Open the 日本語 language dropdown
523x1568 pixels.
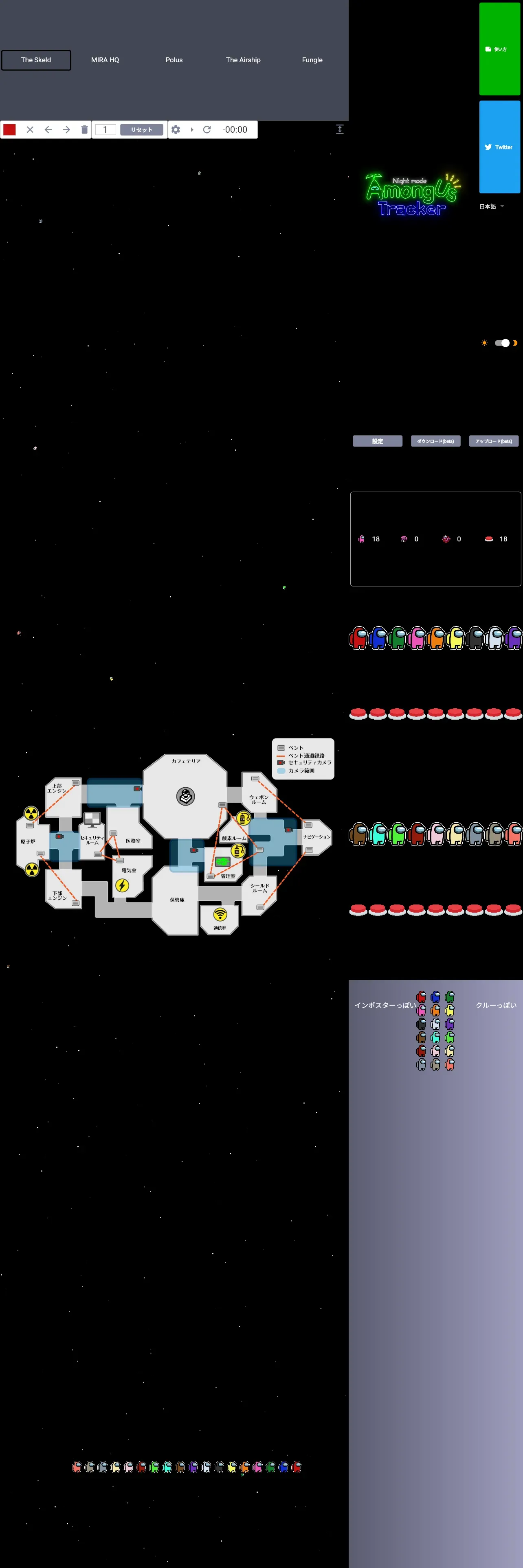pos(491,206)
